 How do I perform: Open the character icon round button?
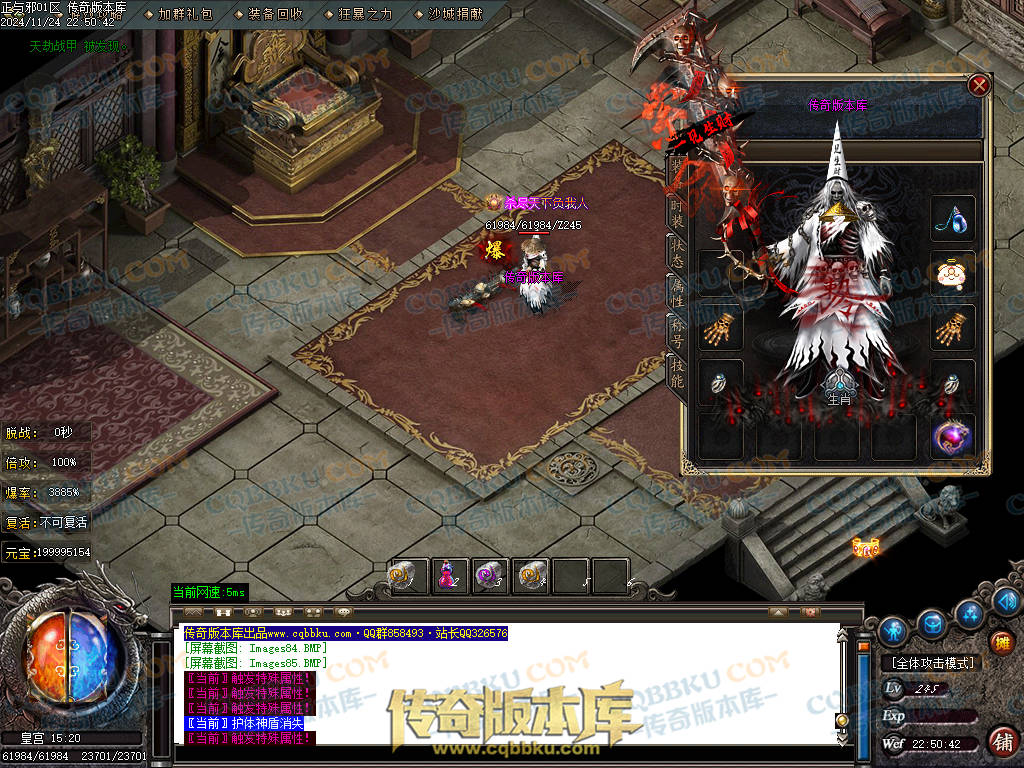[893, 630]
